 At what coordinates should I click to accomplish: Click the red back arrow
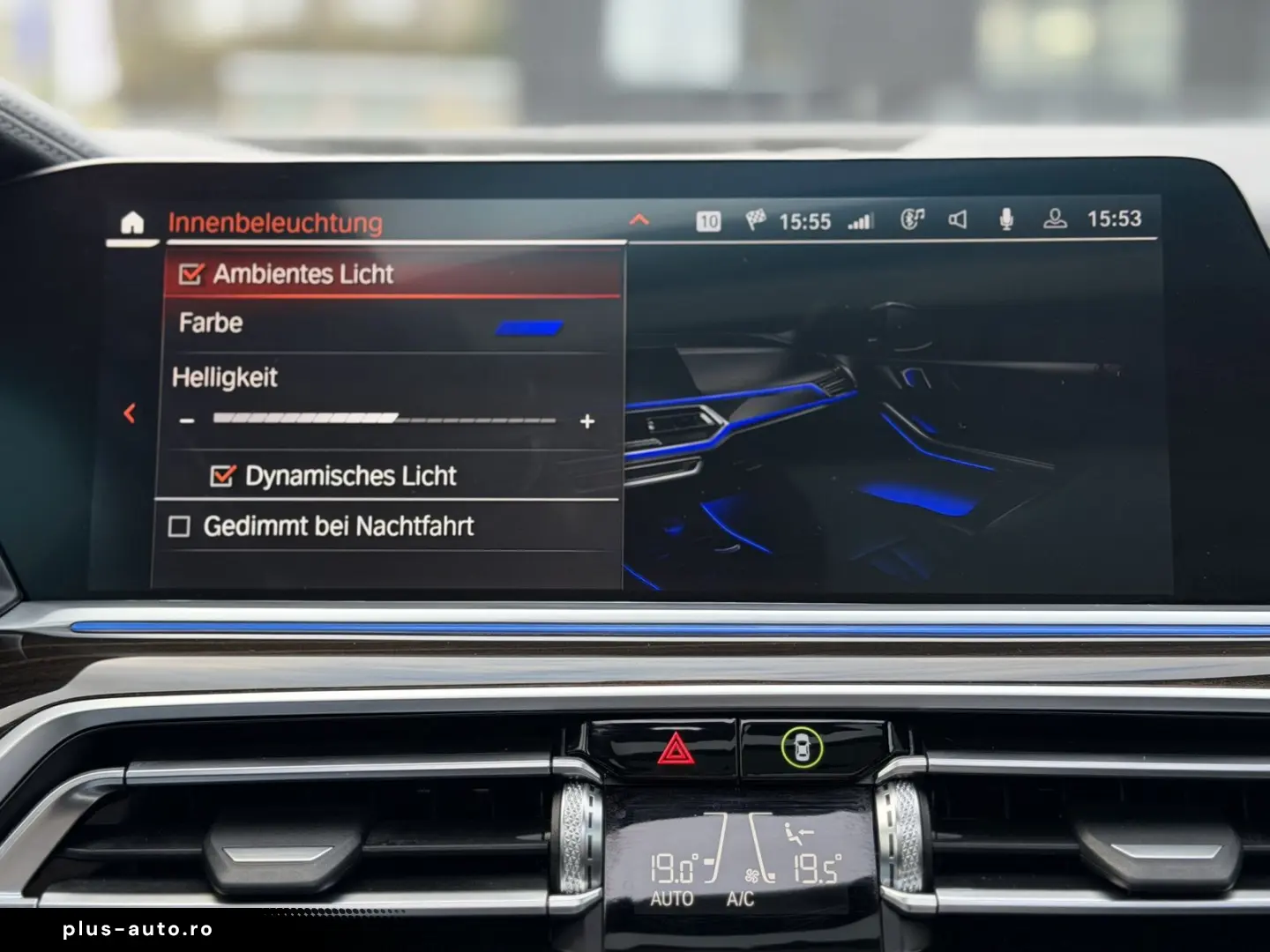(x=130, y=413)
